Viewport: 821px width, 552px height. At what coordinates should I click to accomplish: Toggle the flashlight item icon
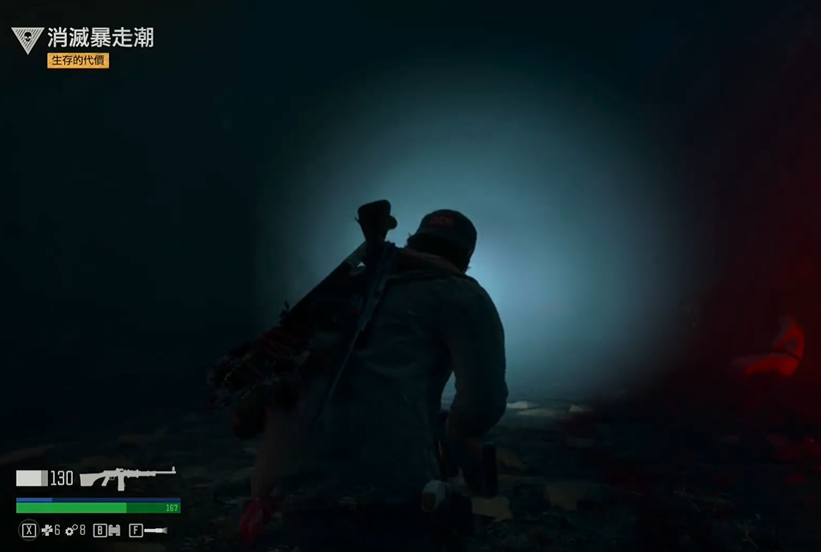point(156,530)
